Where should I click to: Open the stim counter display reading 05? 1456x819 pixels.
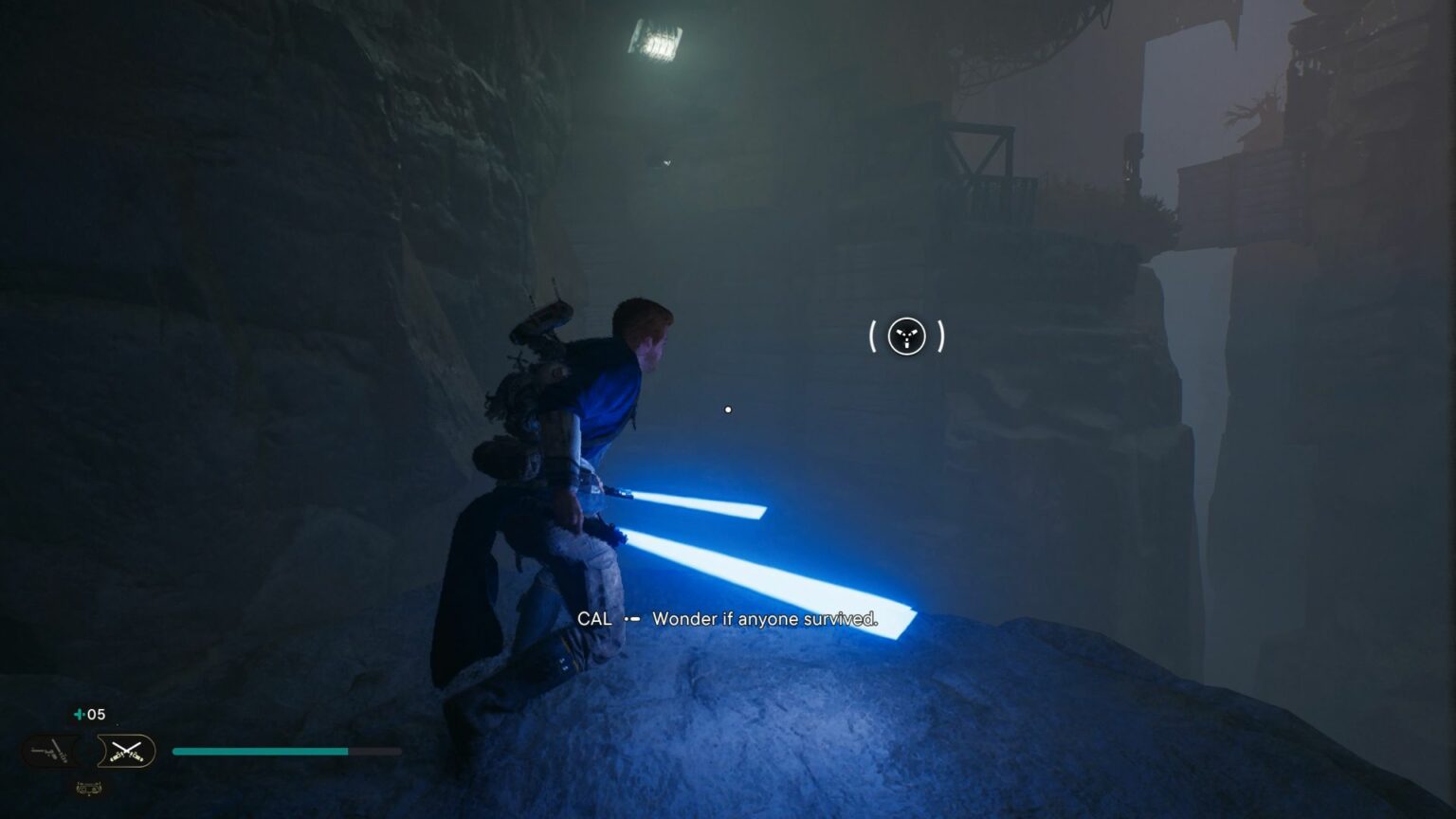point(95,715)
